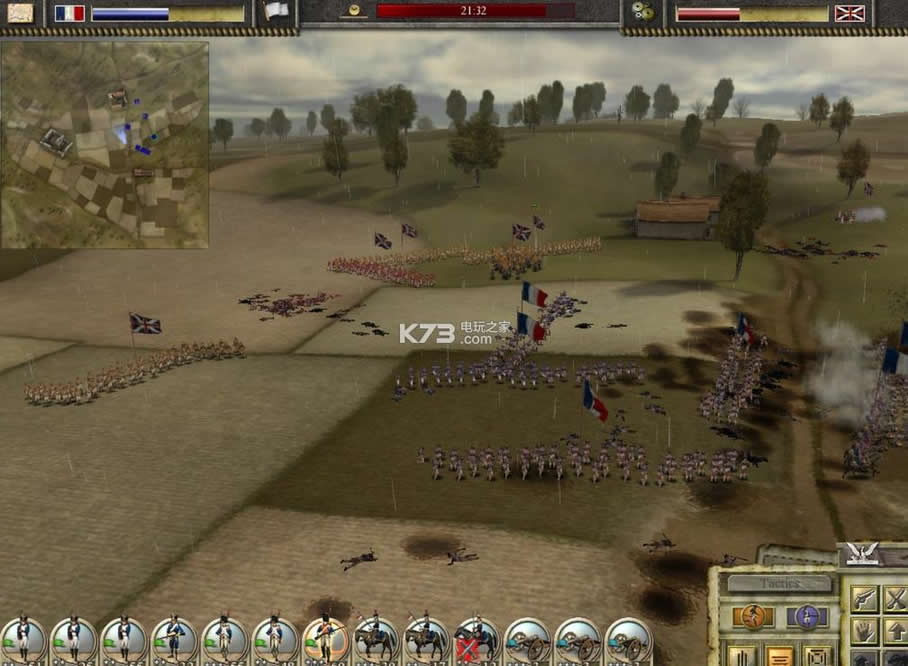Viewport: 908px width, 666px height.
Task: Click the British Union Jack flag icon
Action: coord(849,13)
